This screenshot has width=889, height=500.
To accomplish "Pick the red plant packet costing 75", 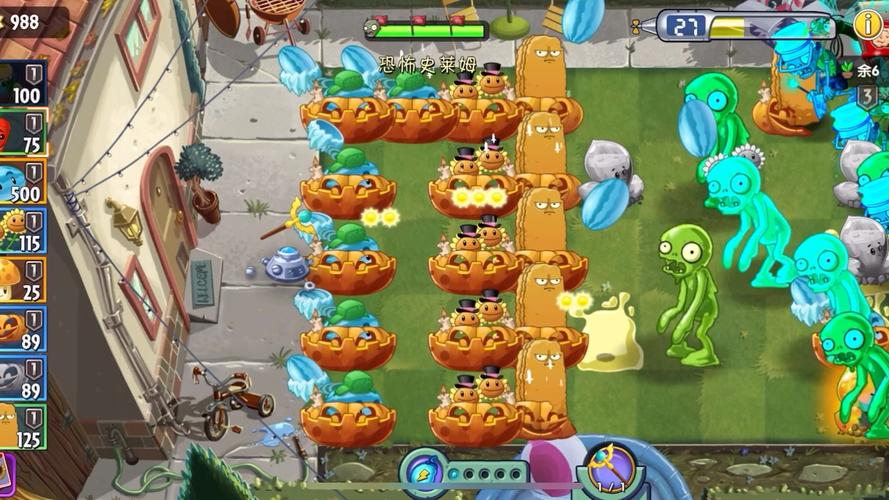I will tap(22, 133).
